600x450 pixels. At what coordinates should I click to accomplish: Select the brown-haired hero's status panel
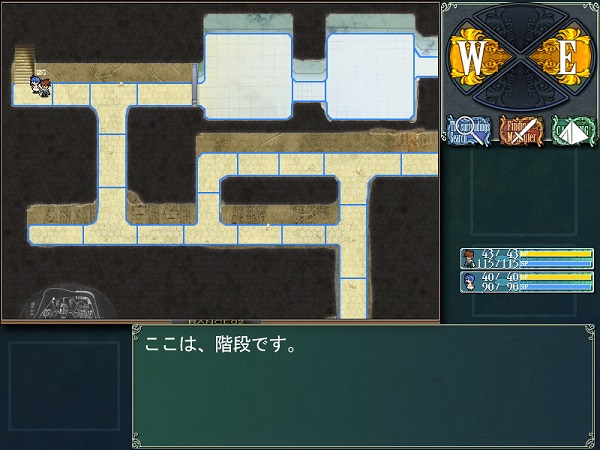point(526,258)
